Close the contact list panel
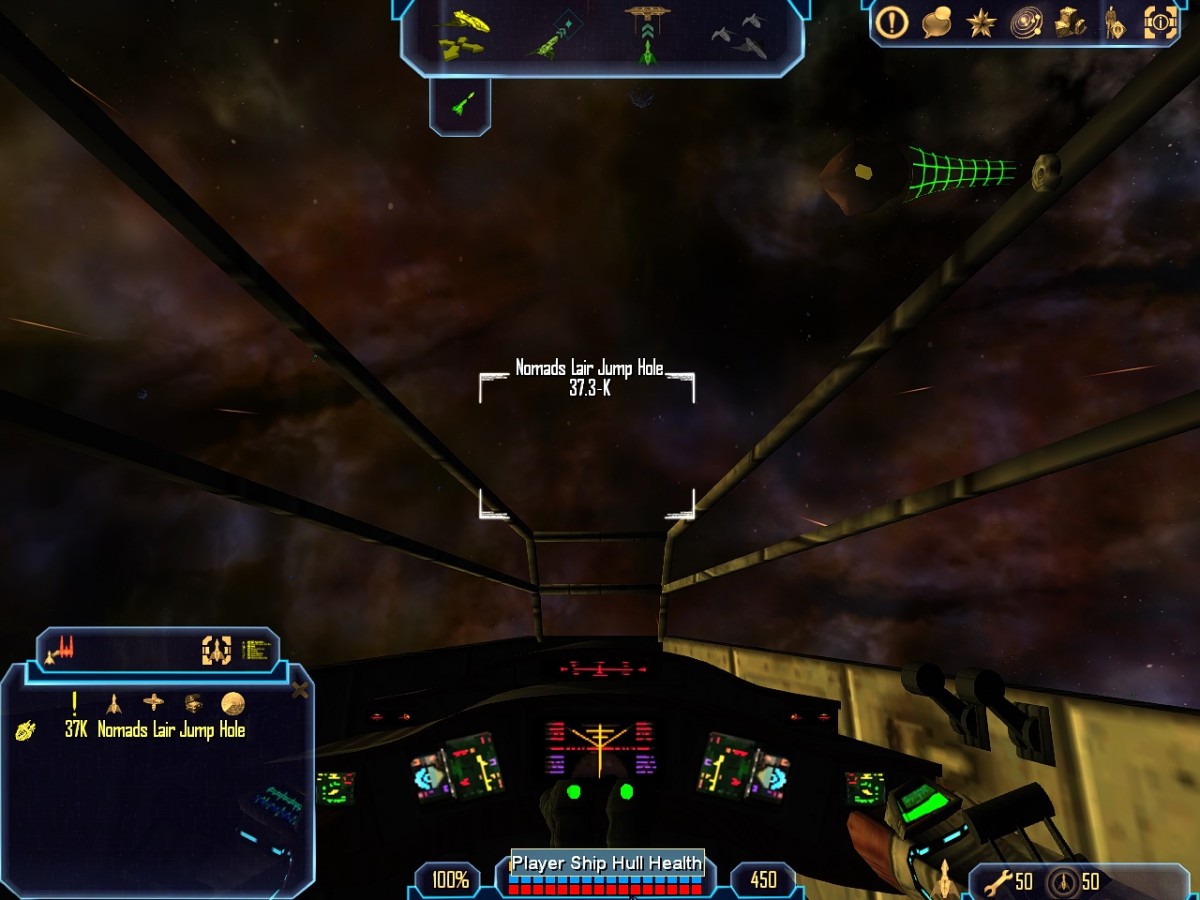This screenshot has width=1200, height=900. [x=299, y=690]
